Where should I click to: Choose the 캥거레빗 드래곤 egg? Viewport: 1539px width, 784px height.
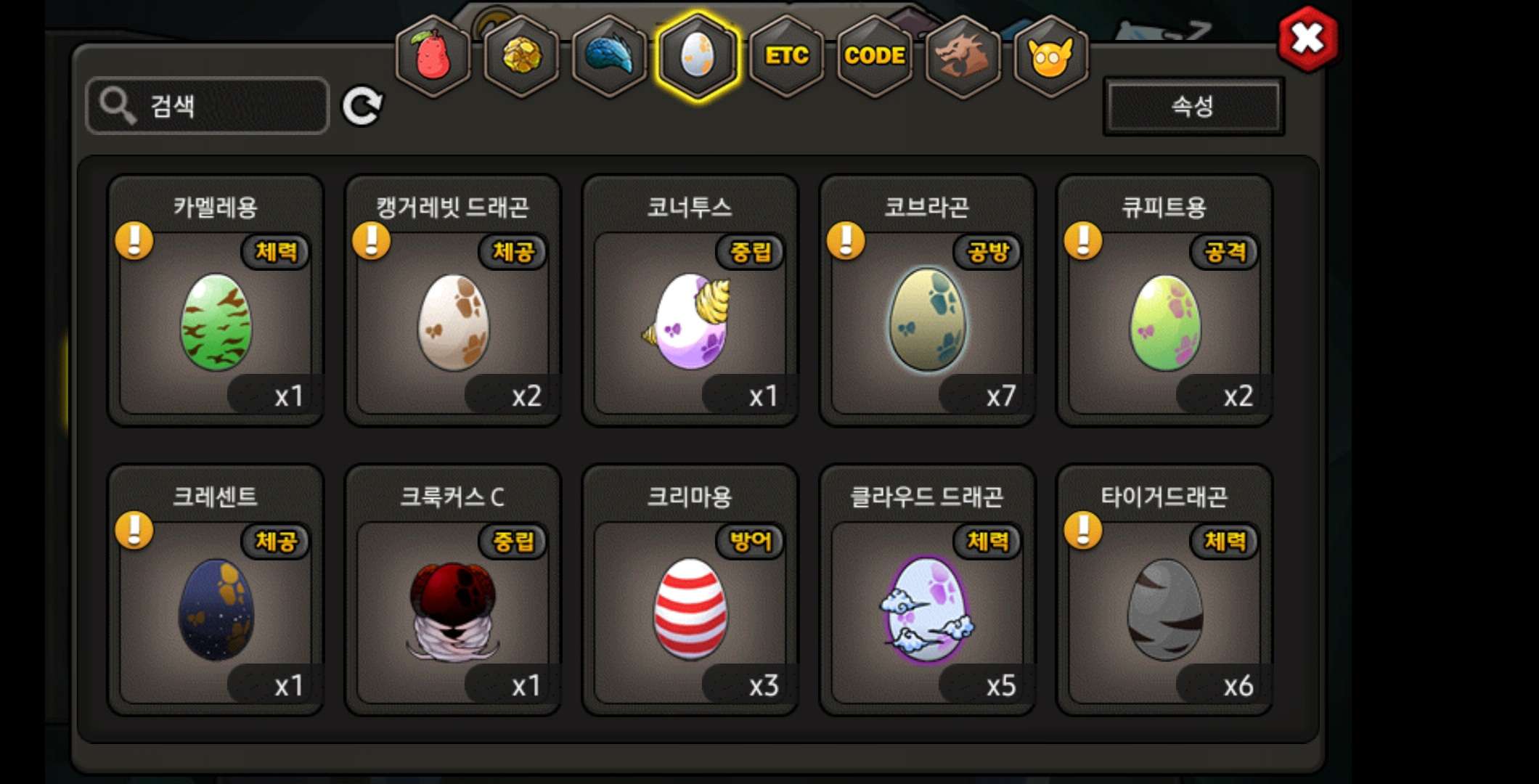coord(453,322)
